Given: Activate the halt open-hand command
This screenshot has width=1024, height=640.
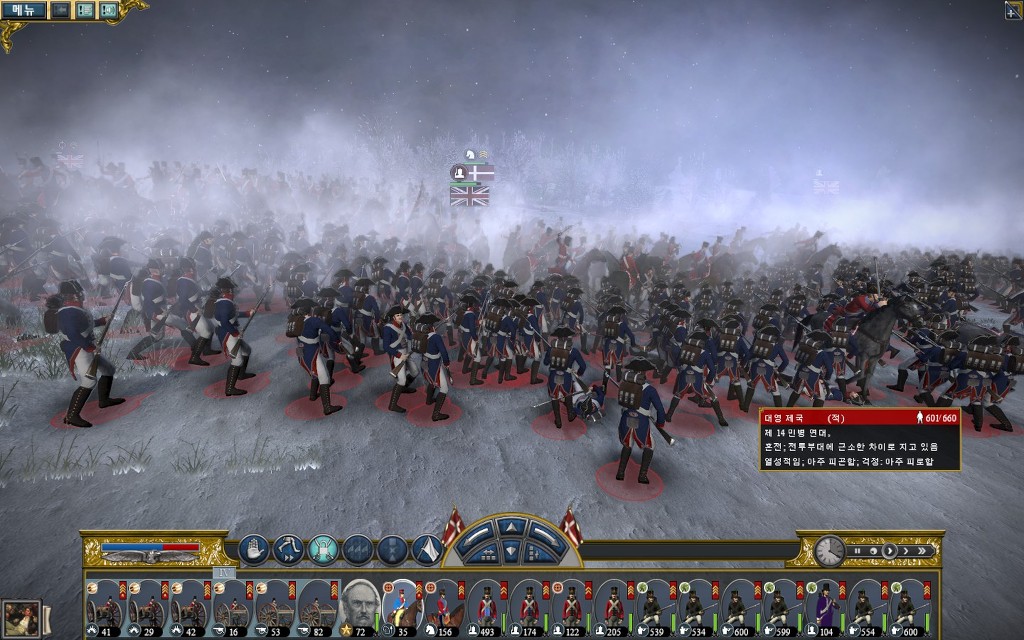Looking at the screenshot, I should point(253,548).
